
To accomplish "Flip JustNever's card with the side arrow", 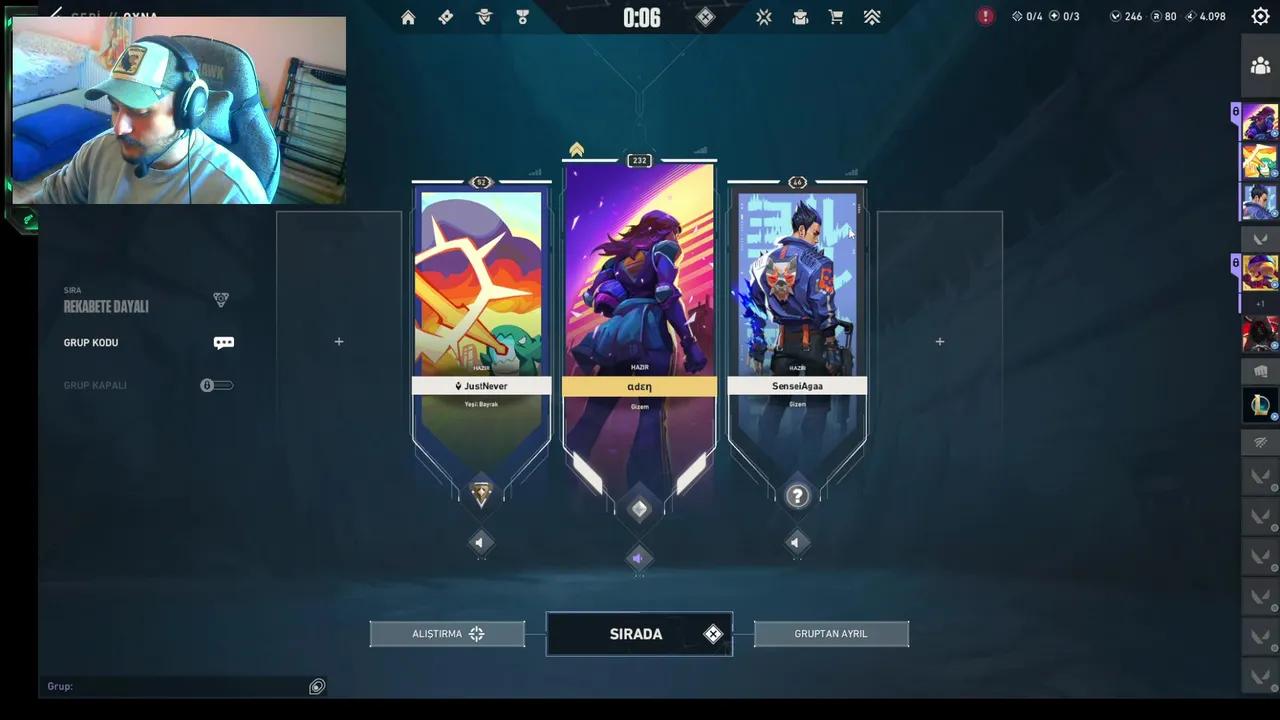I will pos(480,542).
